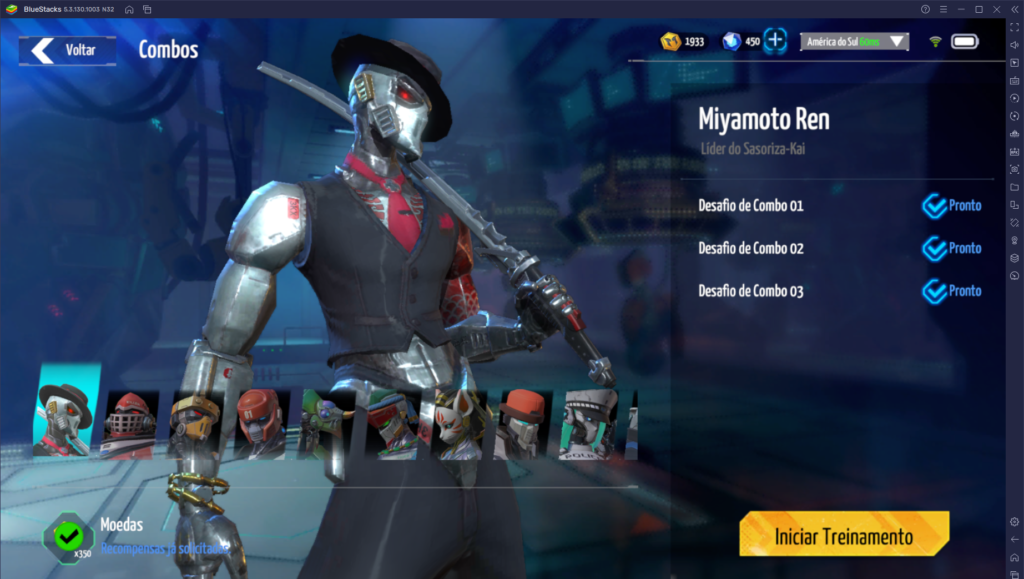Select Desafio de Combo 02
The height and width of the screenshot is (579, 1024).
750,248
